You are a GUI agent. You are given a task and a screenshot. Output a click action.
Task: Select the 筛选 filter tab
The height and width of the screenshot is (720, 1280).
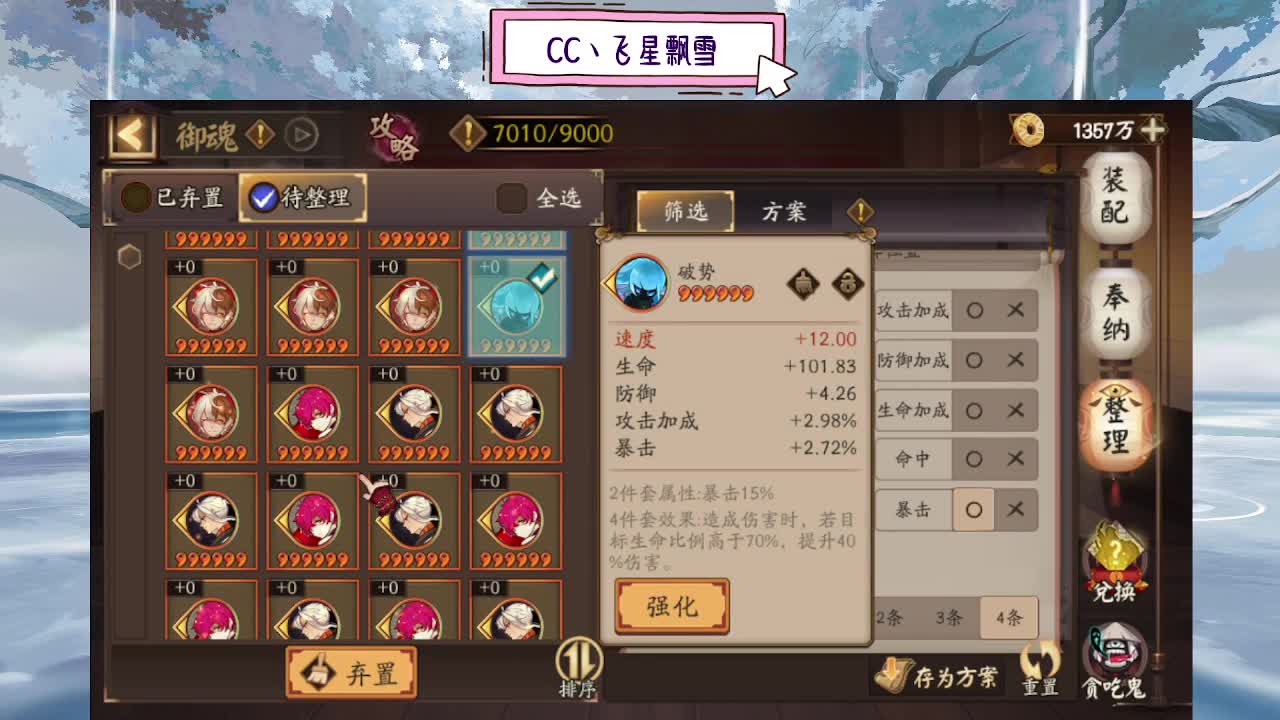[x=684, y=211]
